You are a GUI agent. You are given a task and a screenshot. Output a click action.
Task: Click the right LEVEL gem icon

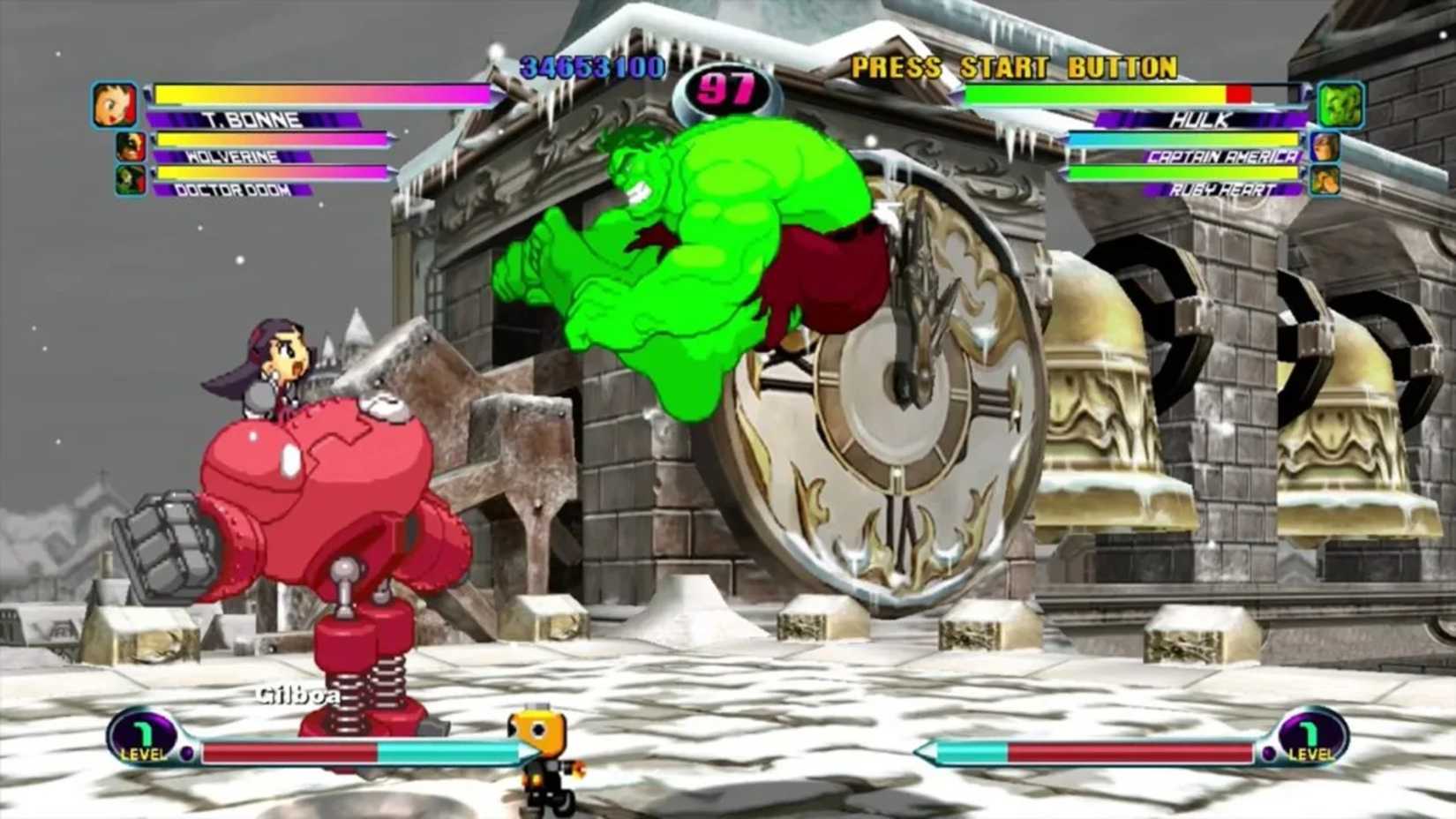tap(1310, 737)
